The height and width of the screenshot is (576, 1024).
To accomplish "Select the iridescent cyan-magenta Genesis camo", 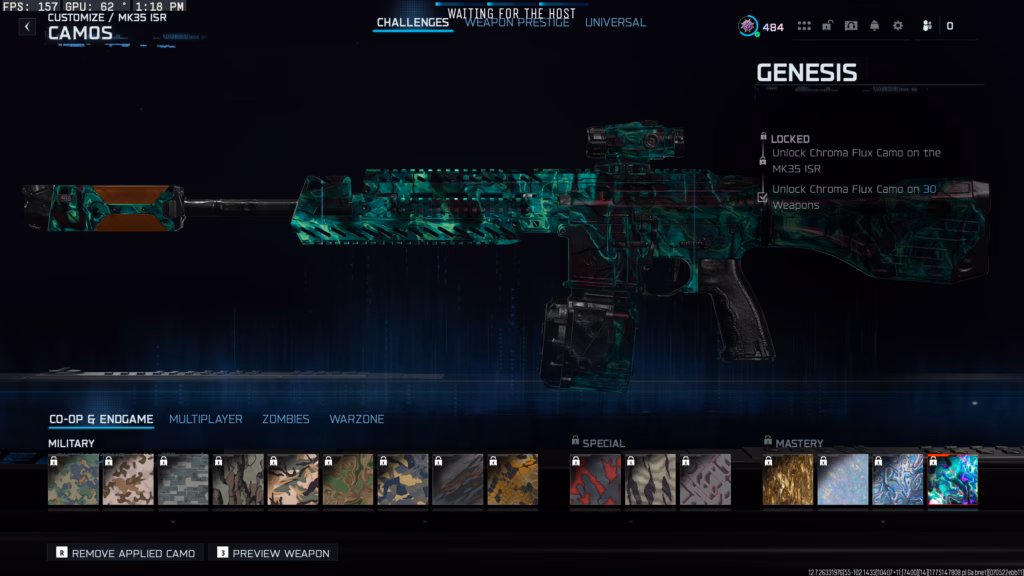I will 953,480.
